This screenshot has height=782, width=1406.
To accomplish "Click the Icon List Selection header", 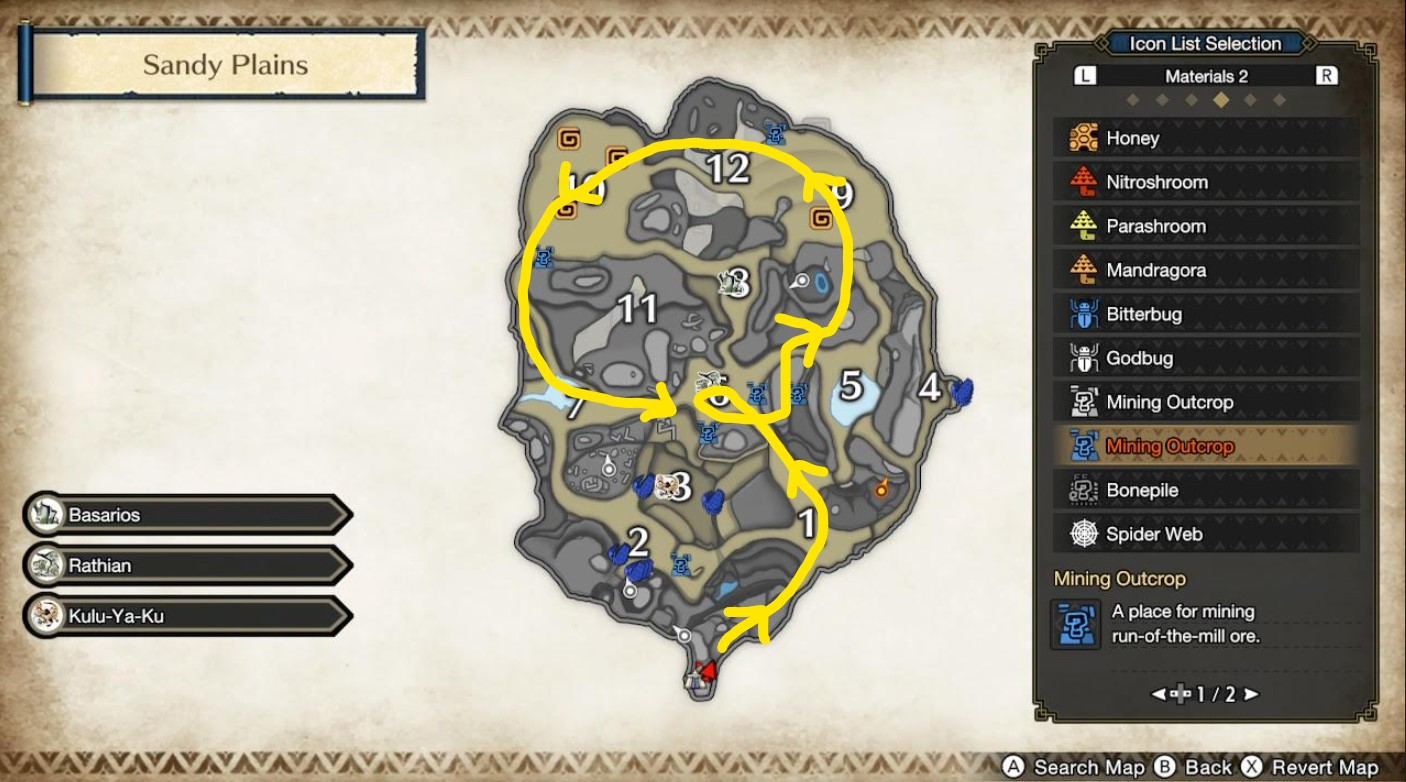I will (1206, 43).
